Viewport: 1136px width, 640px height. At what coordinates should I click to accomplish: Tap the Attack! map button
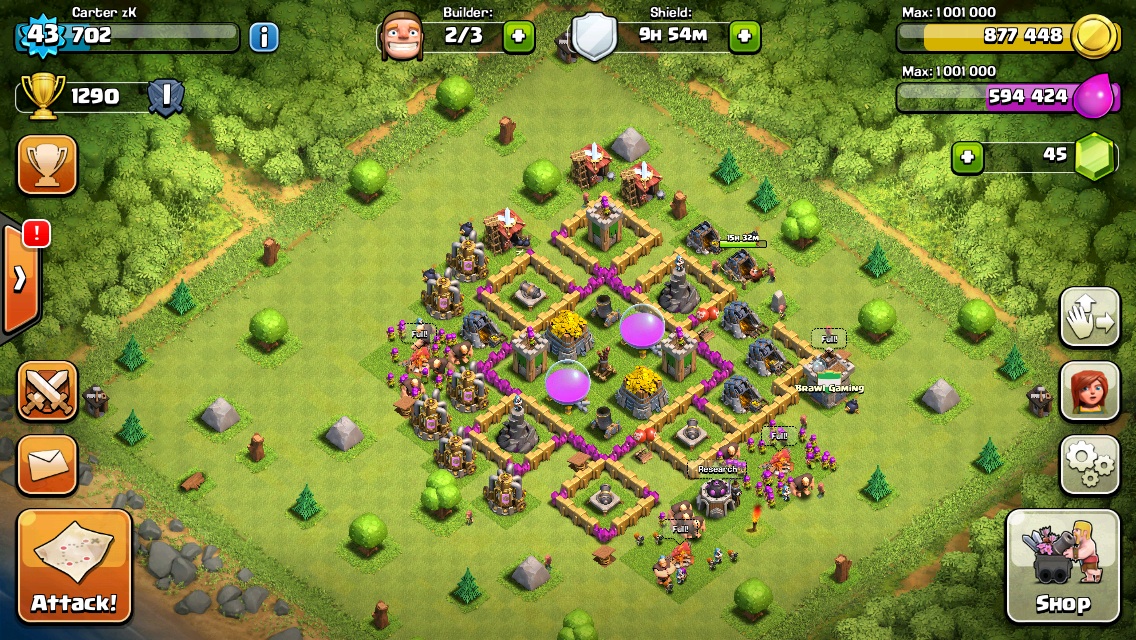pos(74,566)
